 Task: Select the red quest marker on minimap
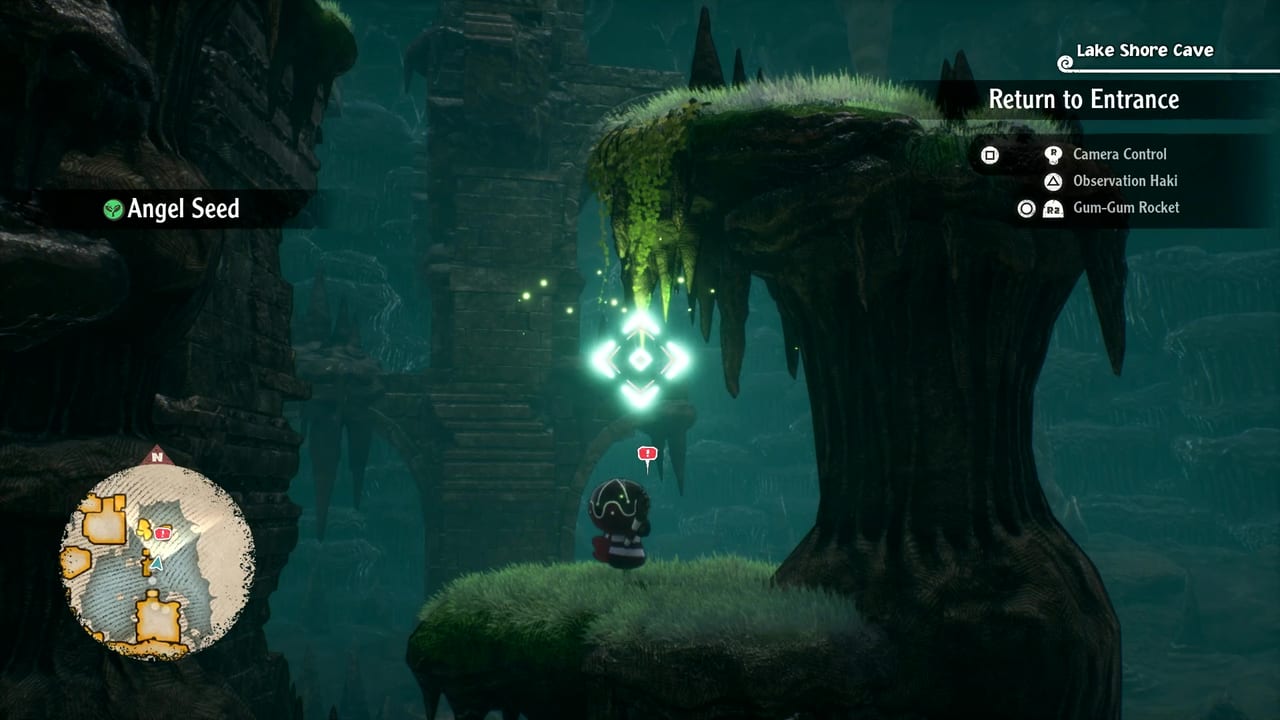tap(162, 534)
